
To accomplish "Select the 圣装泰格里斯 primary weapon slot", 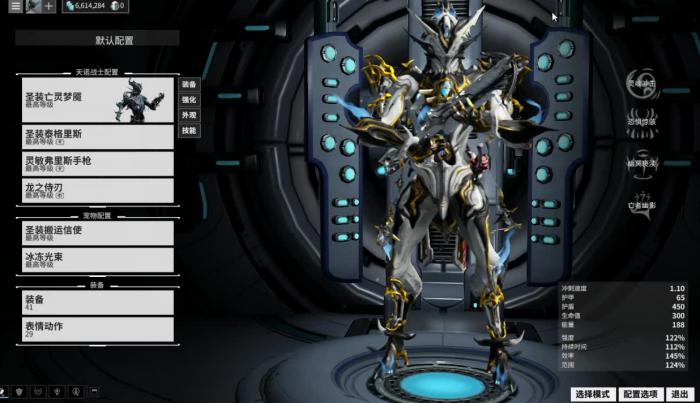I will pos(97,137).
